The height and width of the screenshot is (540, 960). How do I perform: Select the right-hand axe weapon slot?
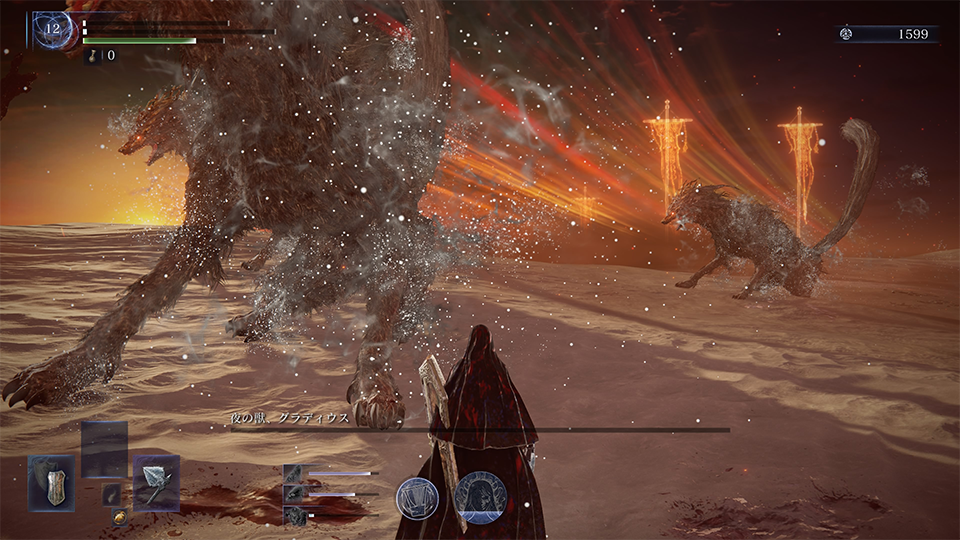(156, 483)
